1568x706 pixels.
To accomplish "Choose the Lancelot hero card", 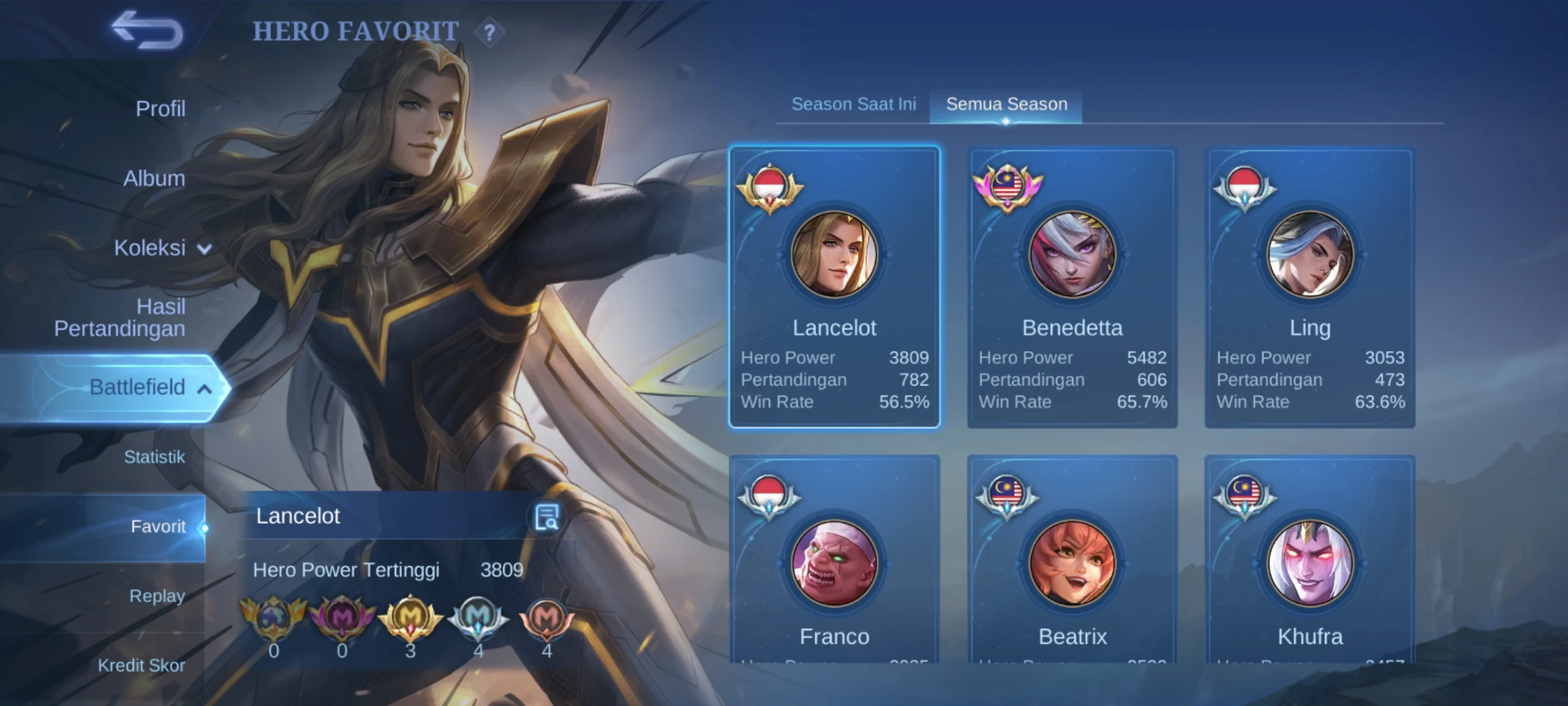I will (x=834, y=288).
